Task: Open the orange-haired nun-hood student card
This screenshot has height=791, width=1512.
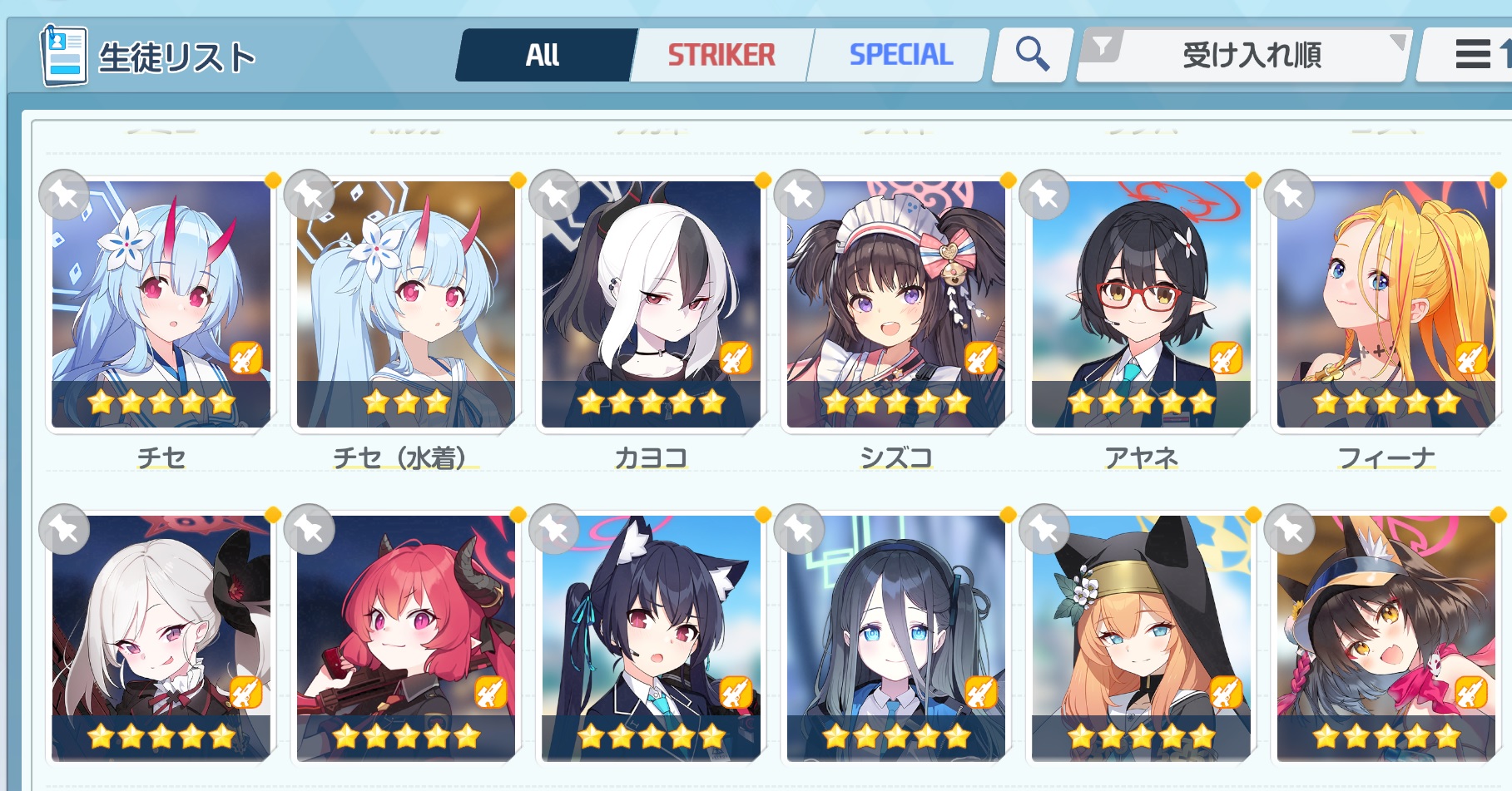Action: [1141, 638]
